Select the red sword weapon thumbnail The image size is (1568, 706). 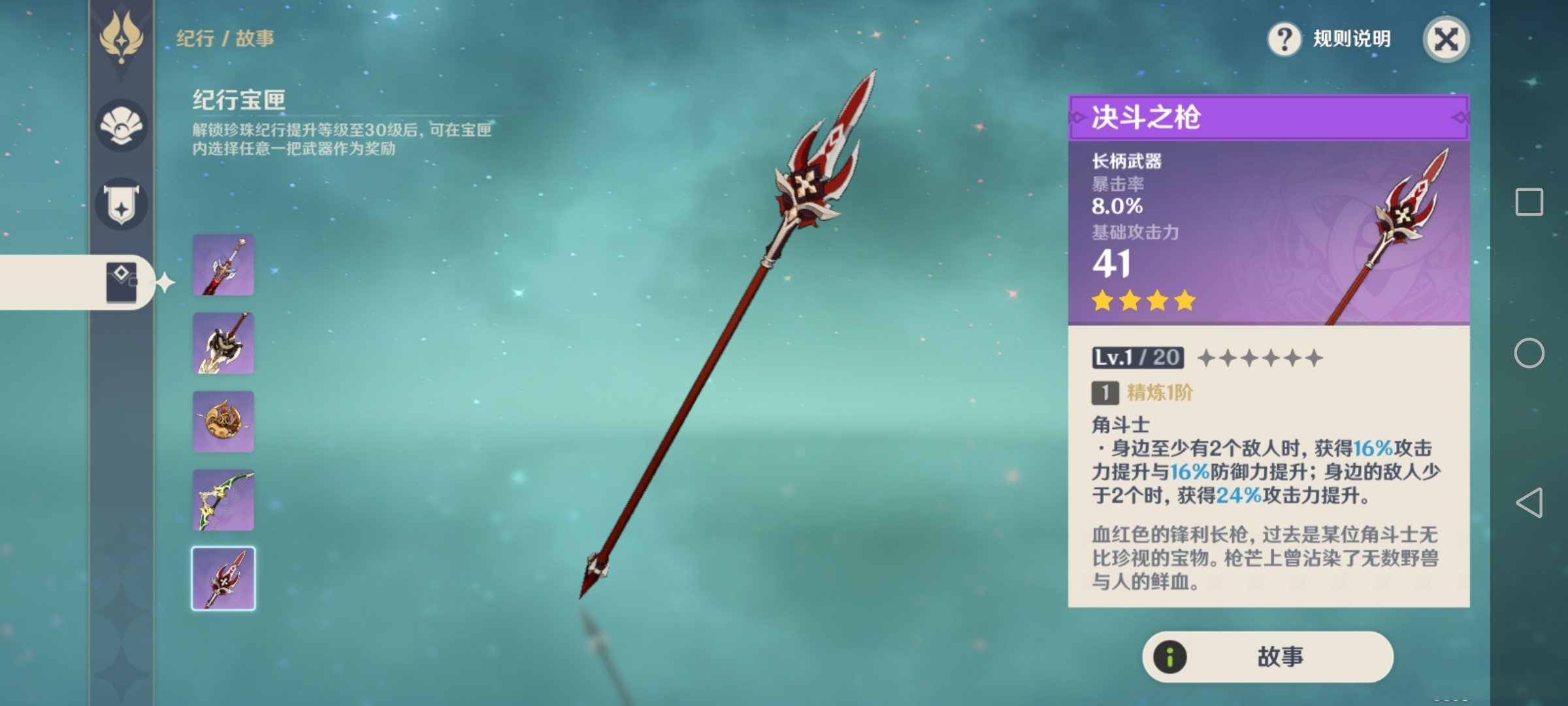point(223,265)
